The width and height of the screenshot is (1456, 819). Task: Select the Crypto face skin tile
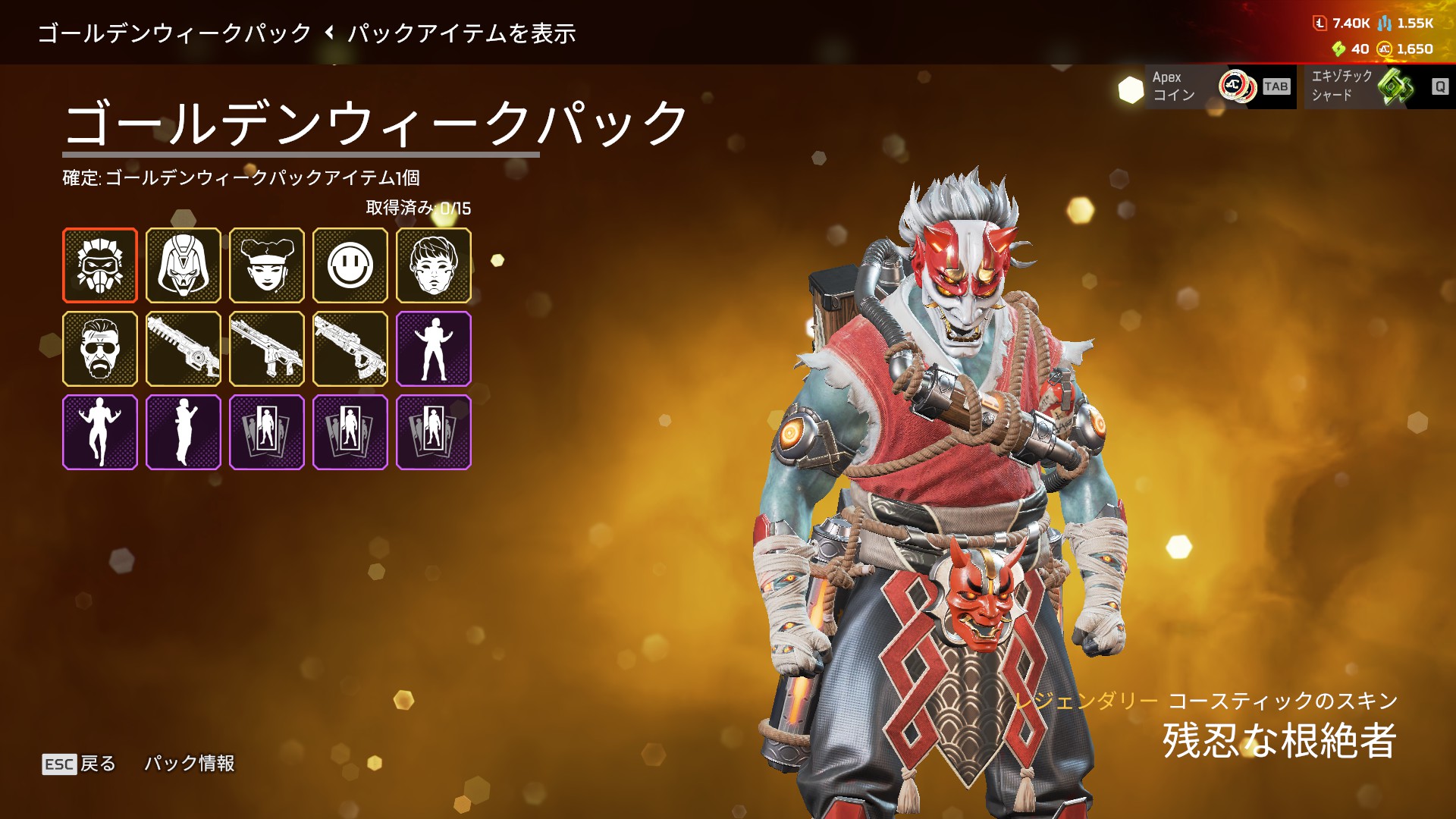pyautogui.click(x=434, y=265)
